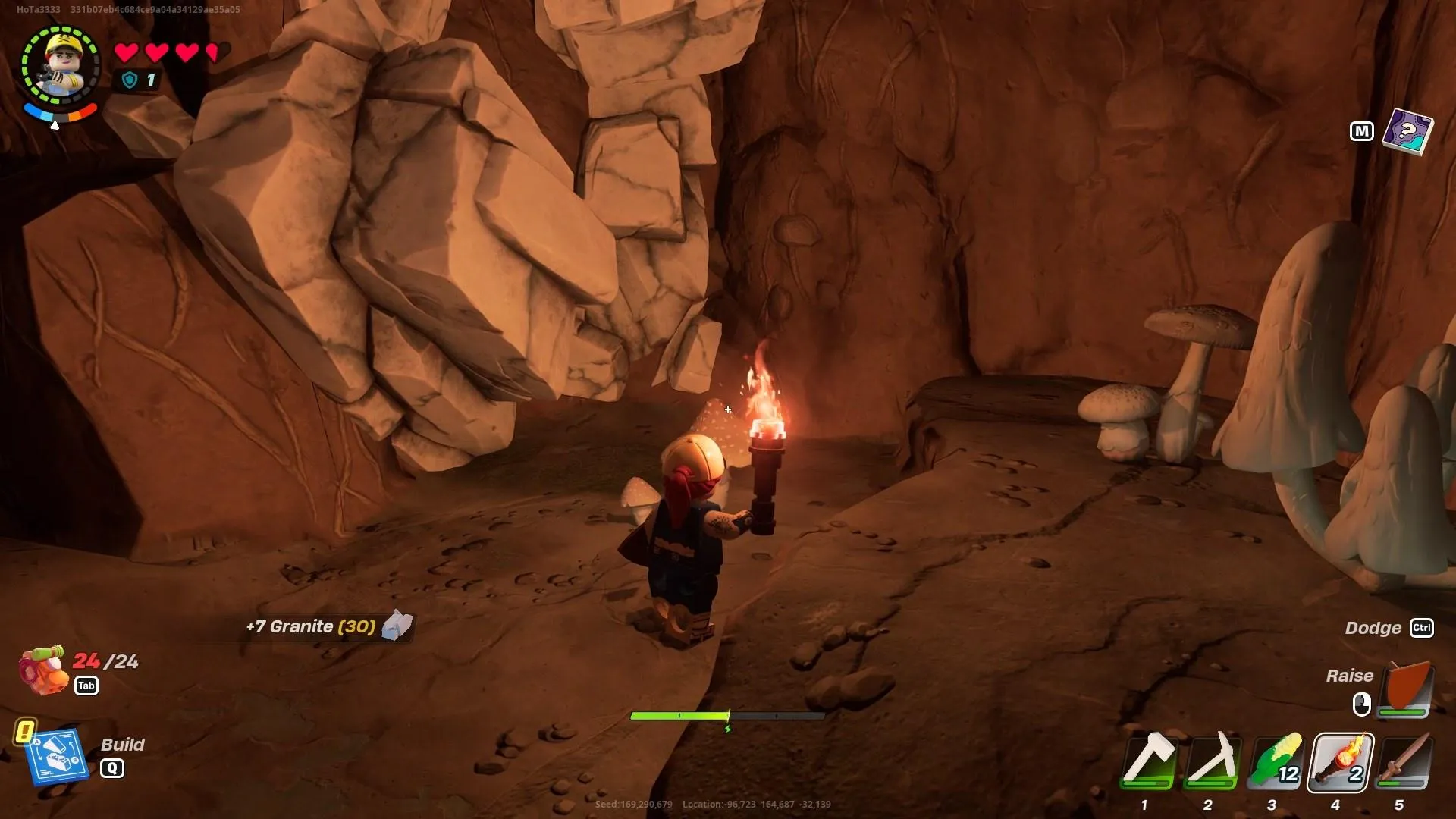Select the flaming torch hotbar slot
This screenshot has height=819, width=1456.
pyautogui.click(x=1340, y=761)
